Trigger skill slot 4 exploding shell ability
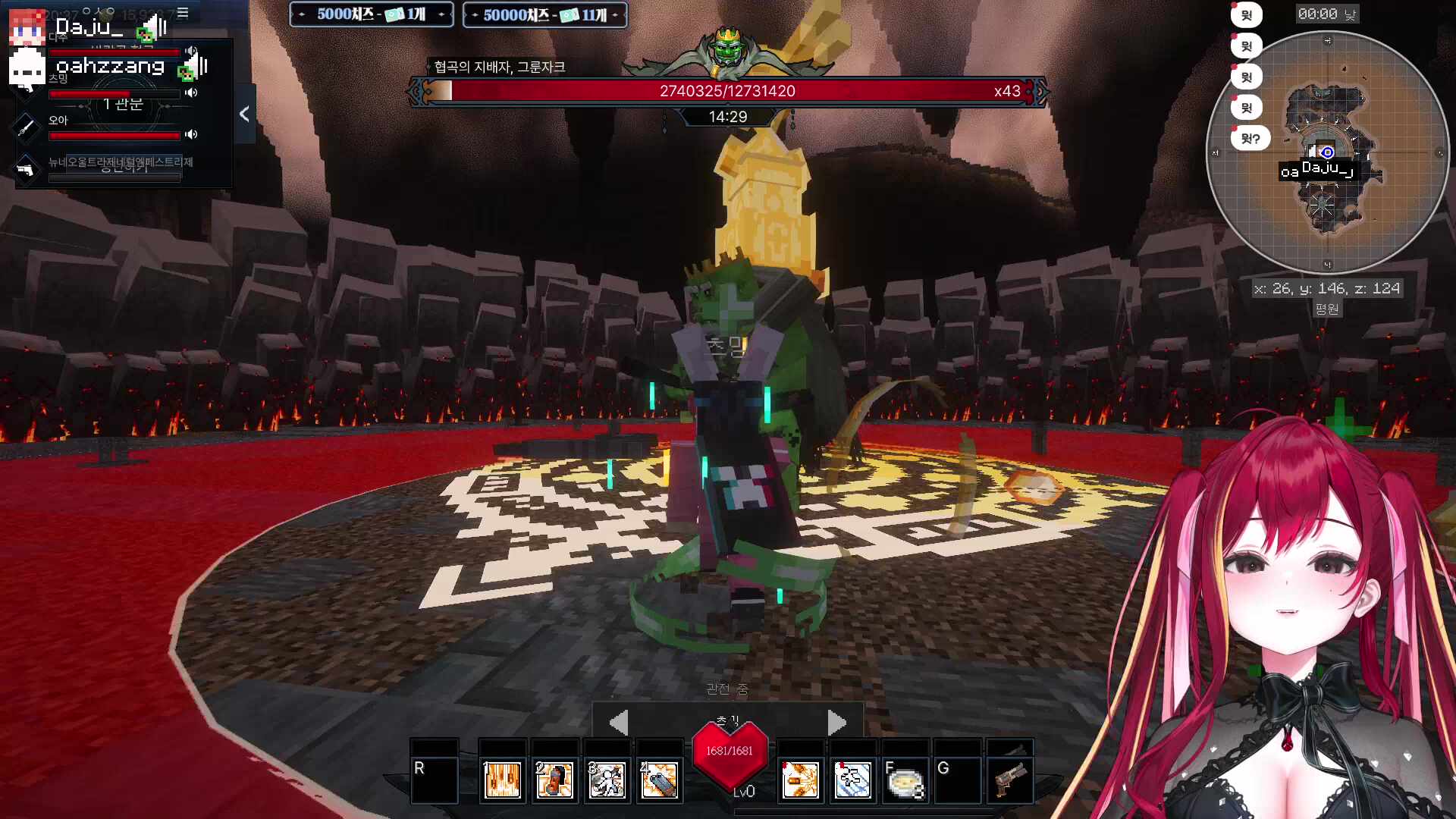This screenshot has width=1456, height=819. pos(659,780)
